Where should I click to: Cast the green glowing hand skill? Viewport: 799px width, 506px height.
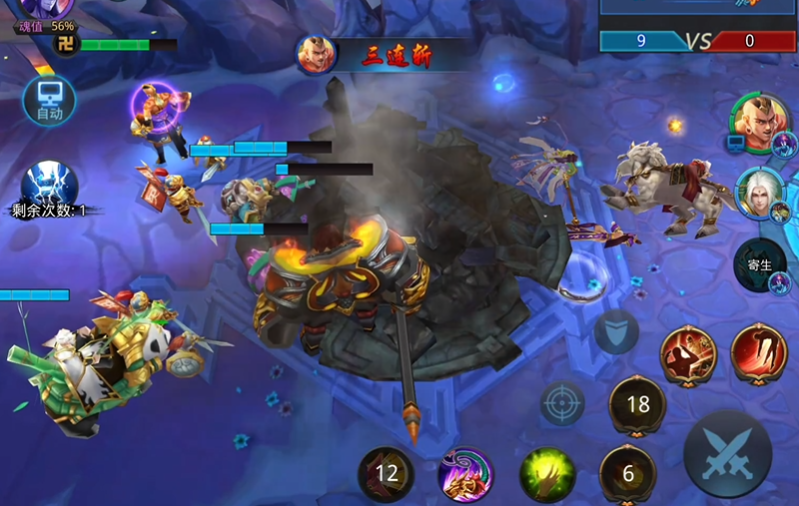coord(547,473)
